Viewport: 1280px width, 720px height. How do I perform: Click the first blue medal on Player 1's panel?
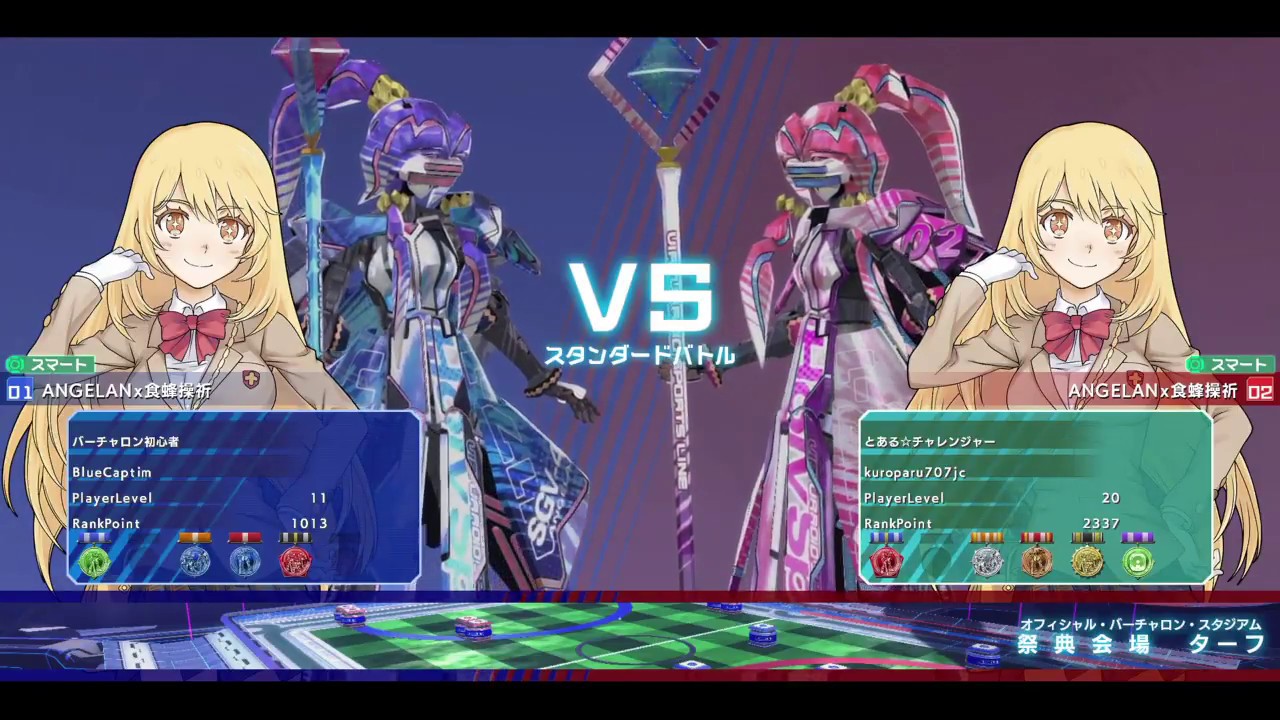pyautogui.click(x=195, y=562)
